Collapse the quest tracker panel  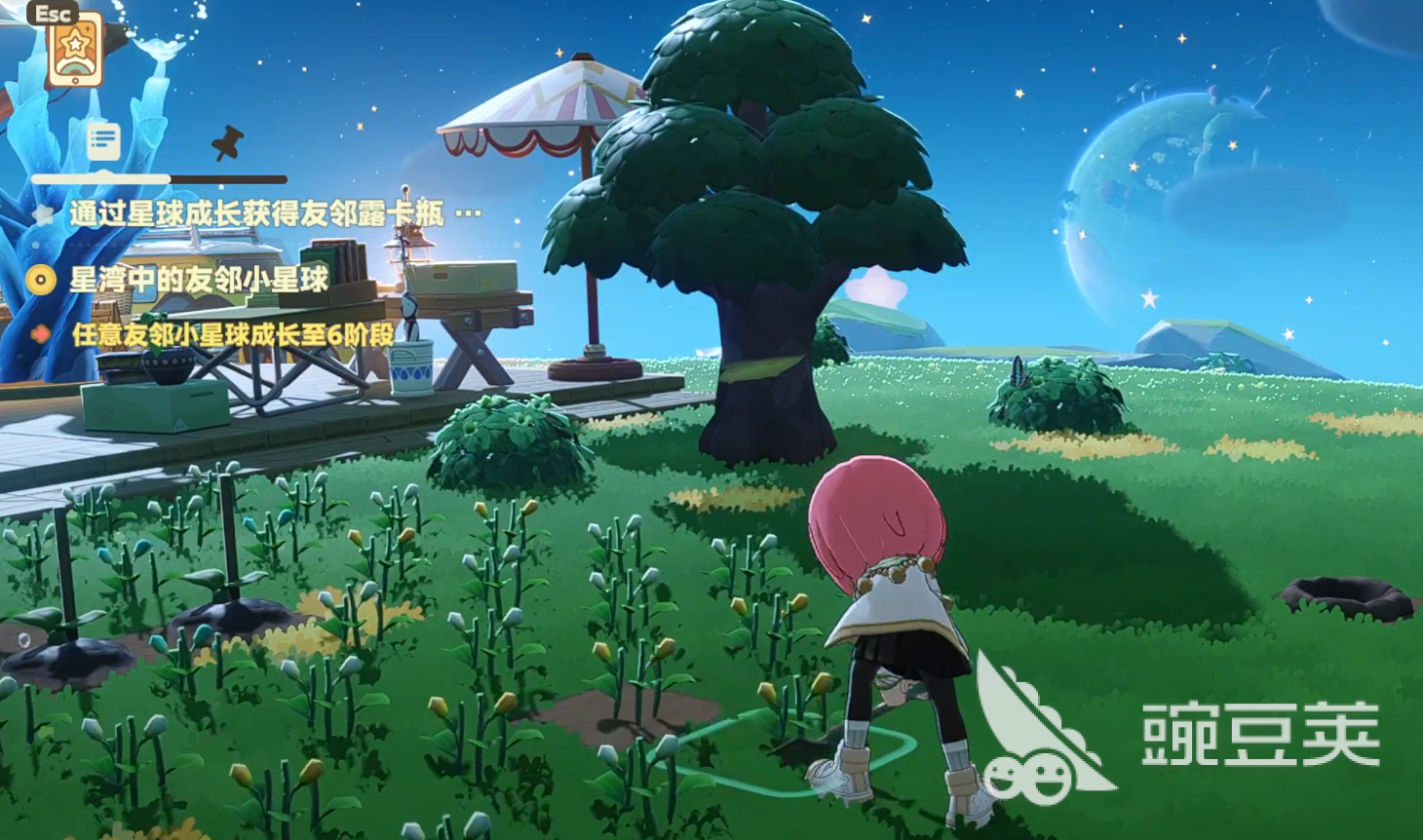click(x=102, y=139)
